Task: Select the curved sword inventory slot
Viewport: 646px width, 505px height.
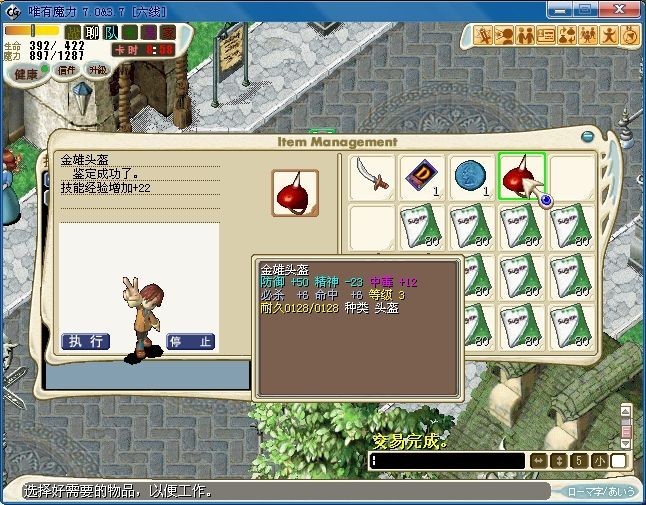Action: (372, 178)
